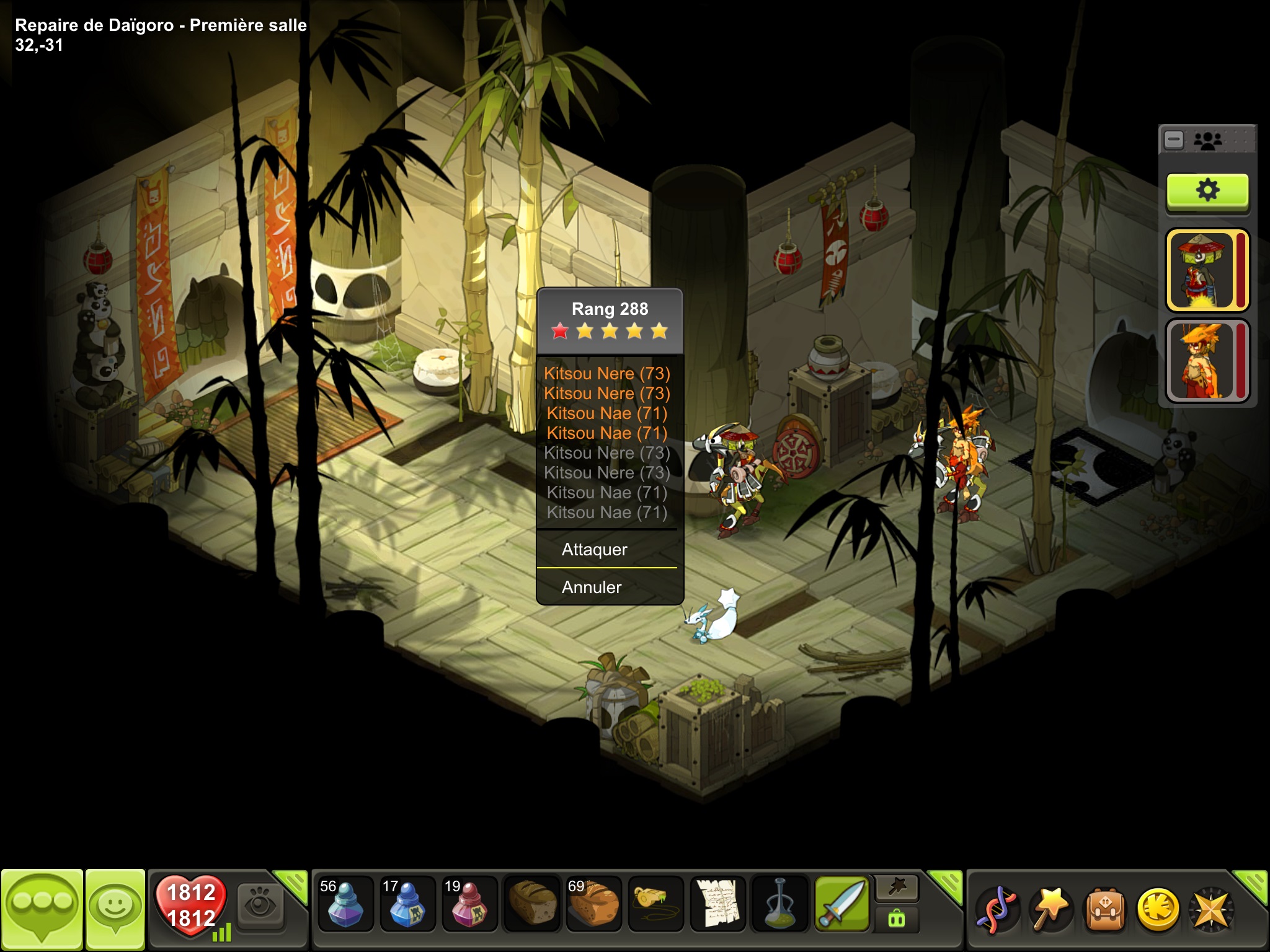Image resolution: width=1270 pixels, height=952 pixels.
Task: Select Annuler to close the popup
Action: [x=592, y=587]
